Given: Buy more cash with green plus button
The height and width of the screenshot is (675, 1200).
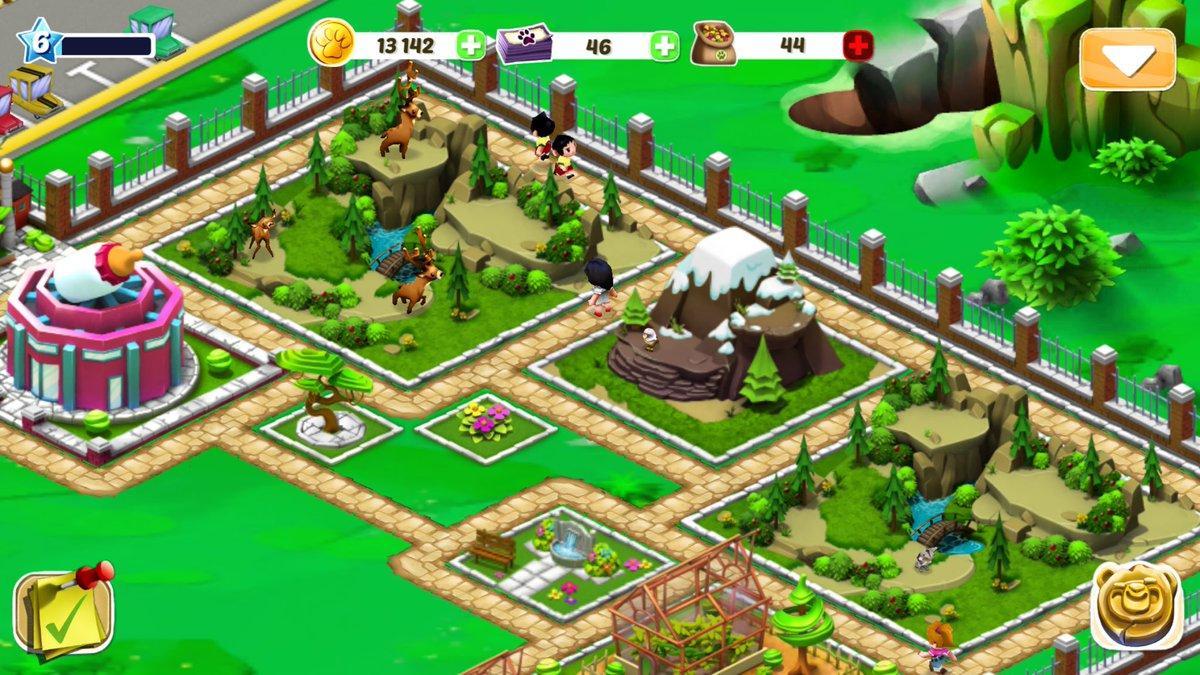Looking at the screenshot, I should tap(664, 45).
